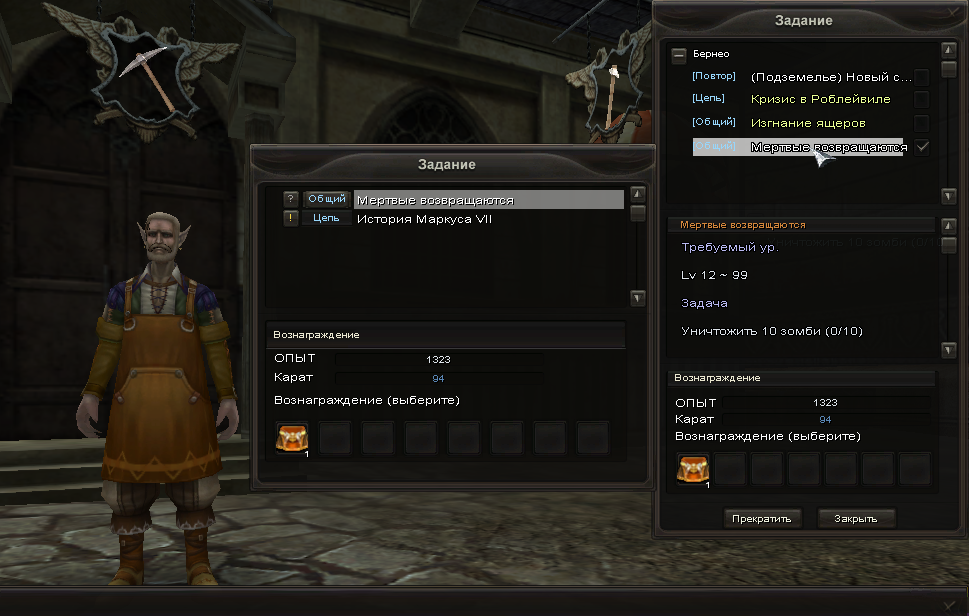Image resolution: width=969 pixels, height=616 pixels.
Task: Choose the chest reward beside the elf NPC dialog
Action: (x=294, y=438)
